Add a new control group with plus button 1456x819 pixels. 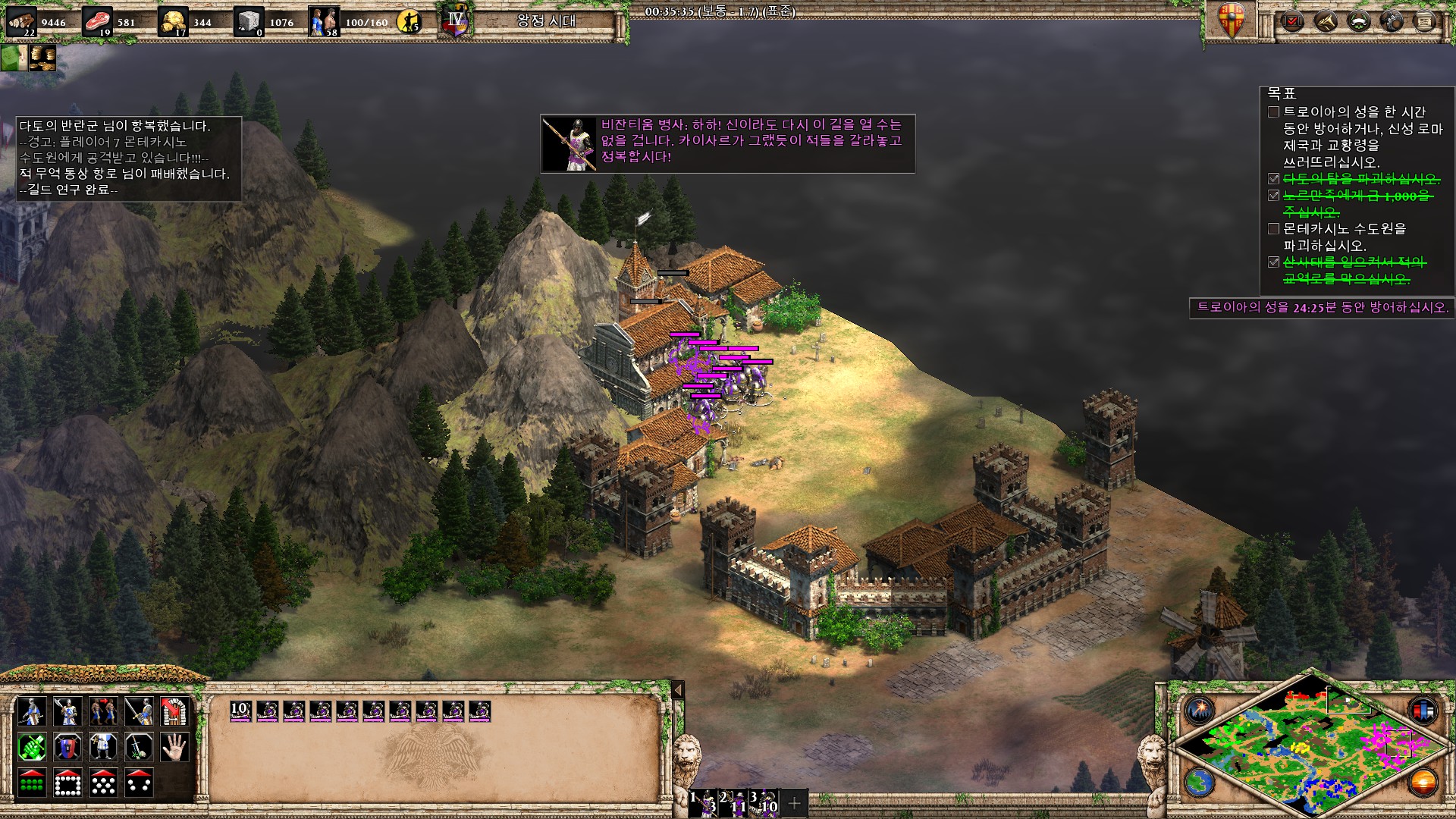[x=794, y=802]
